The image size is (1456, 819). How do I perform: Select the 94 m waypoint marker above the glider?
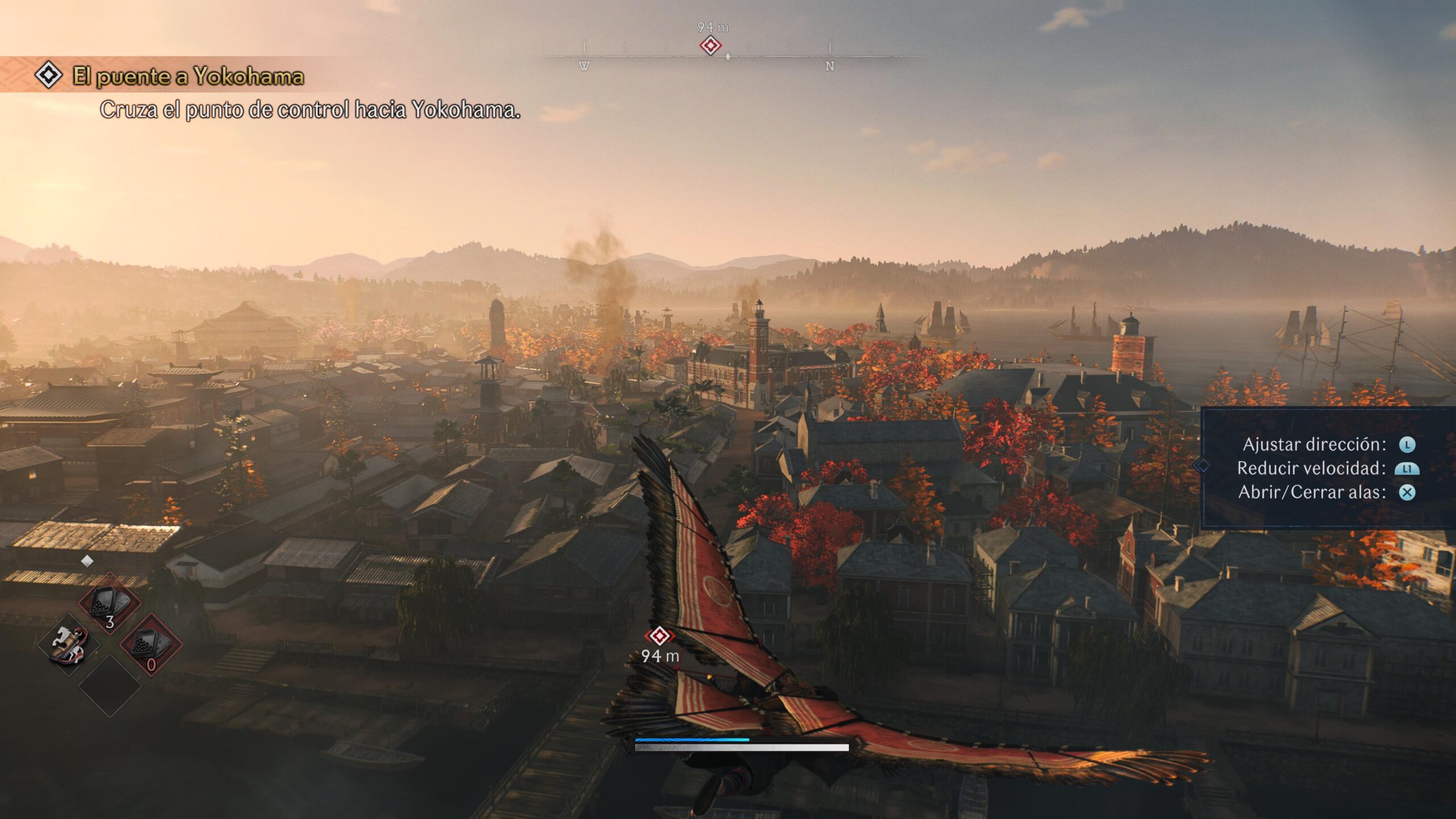659,636
